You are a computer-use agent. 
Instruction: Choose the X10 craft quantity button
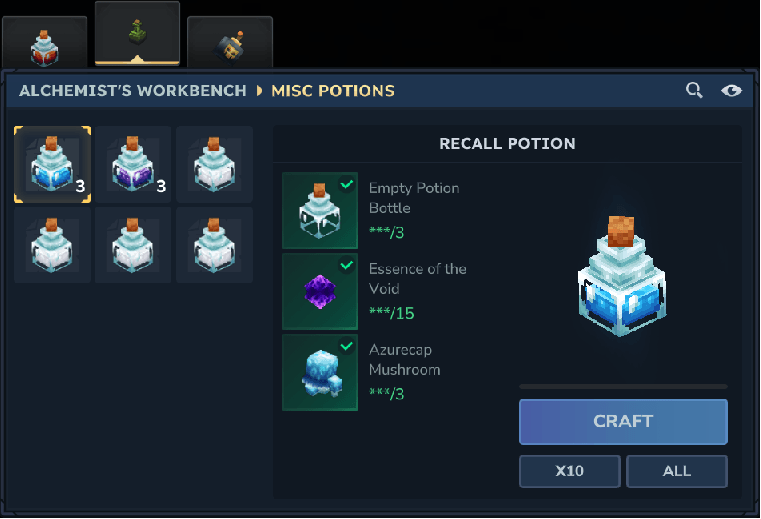coord(569,471)
